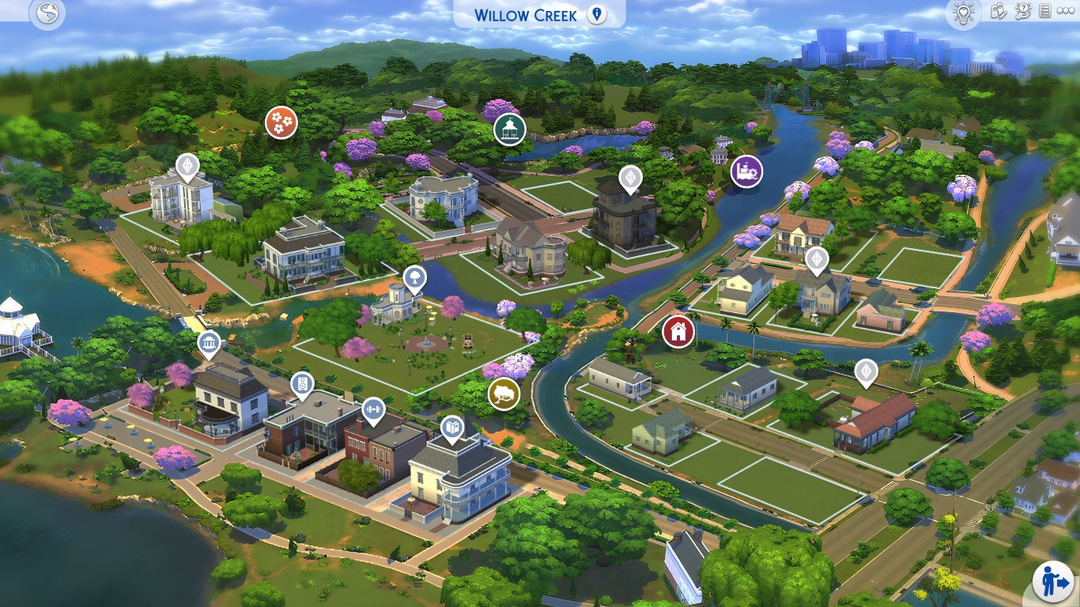
Task: Choose the book library lot pin
Action: [x=452, y=429]
